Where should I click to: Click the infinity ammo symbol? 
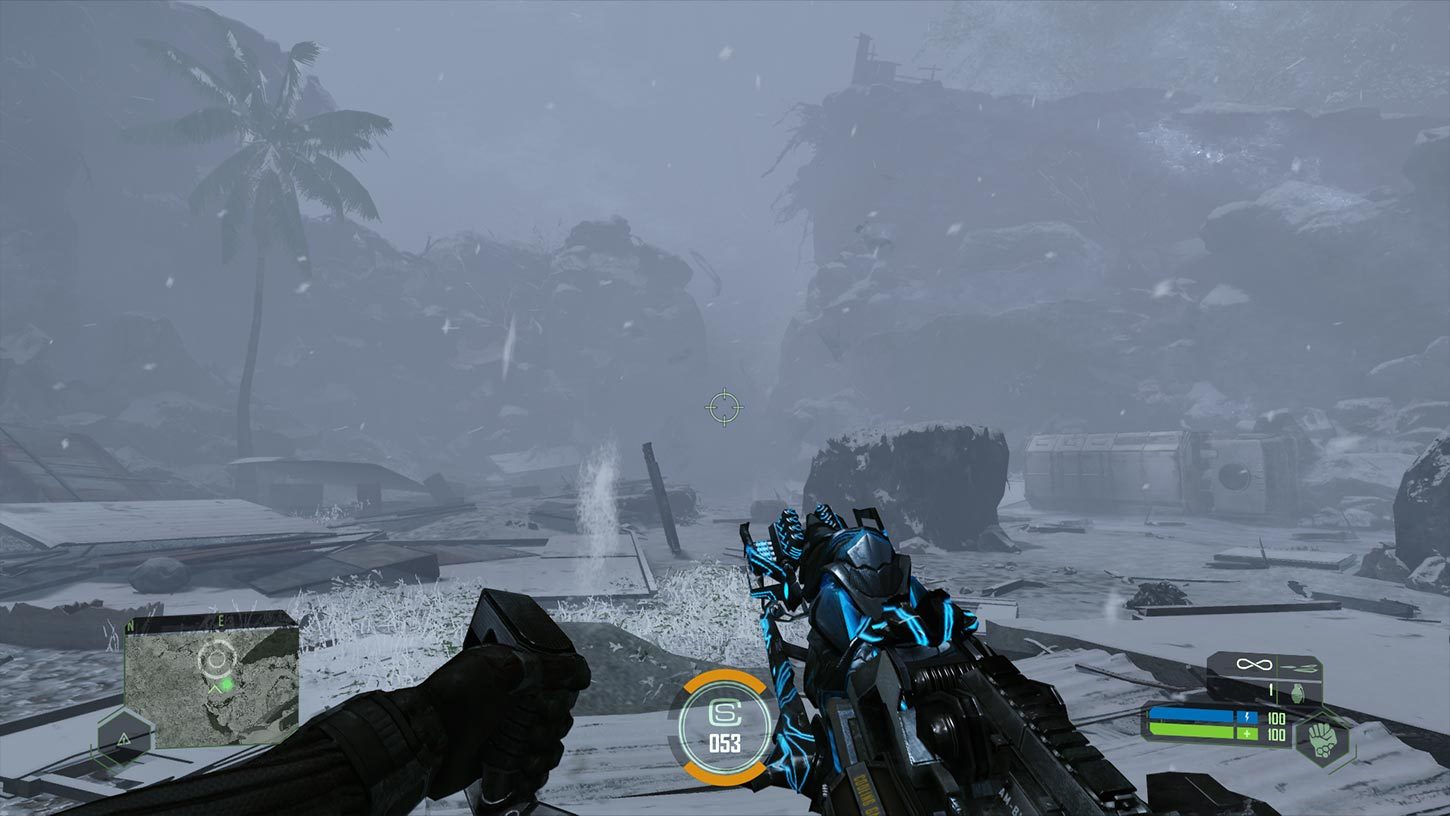pos(1254,664)
